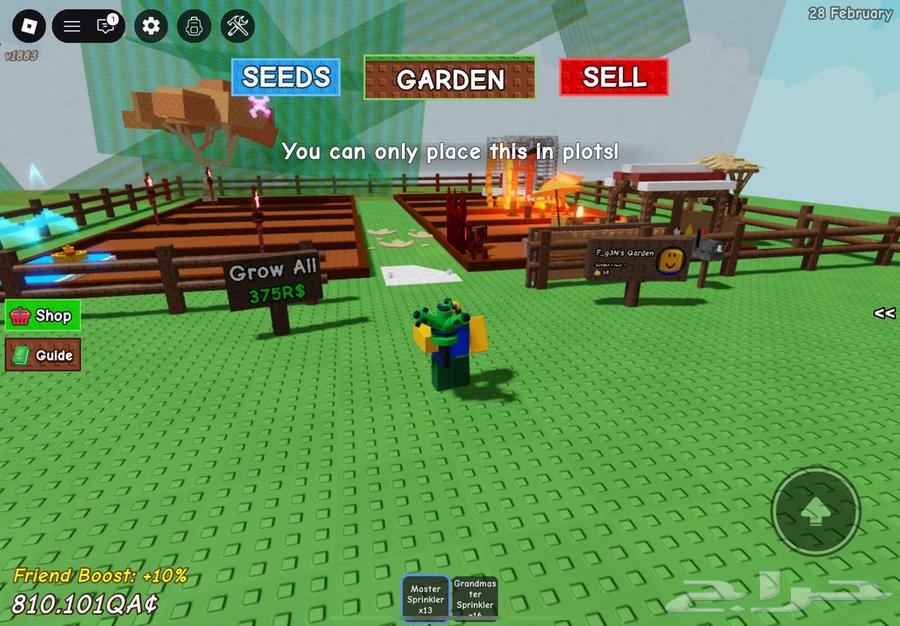900x626 pixels.
Task: Choose the red SELL button
Action: [x=614, y=77]
